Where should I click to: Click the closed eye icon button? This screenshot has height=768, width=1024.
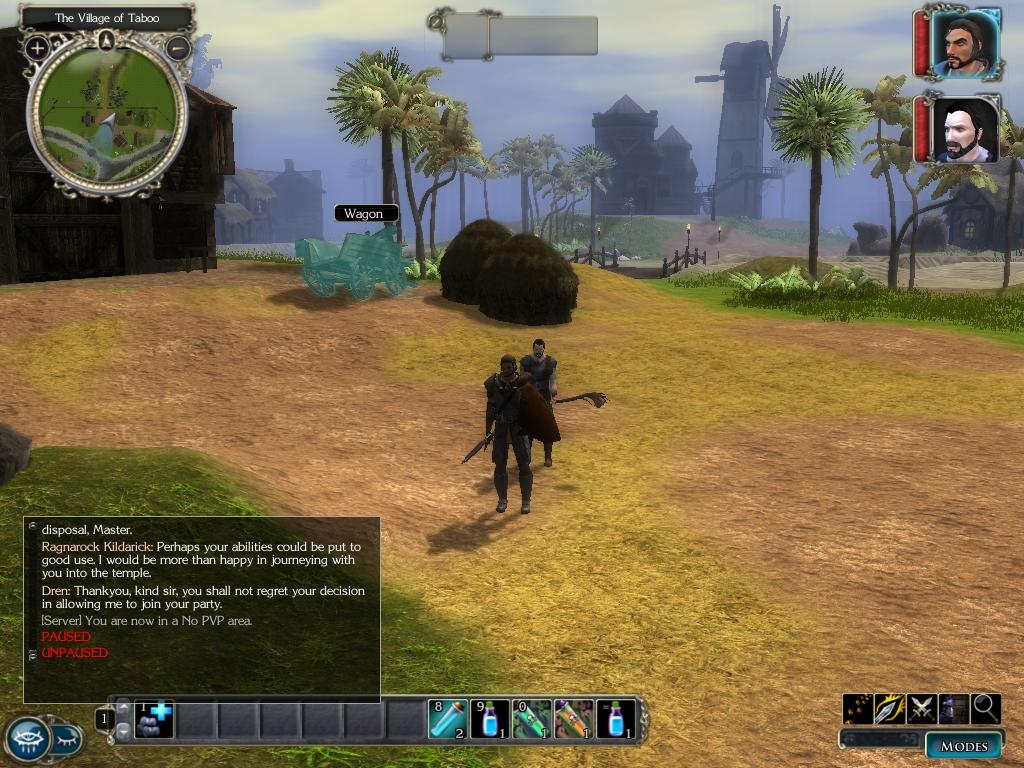coord(66,740)
